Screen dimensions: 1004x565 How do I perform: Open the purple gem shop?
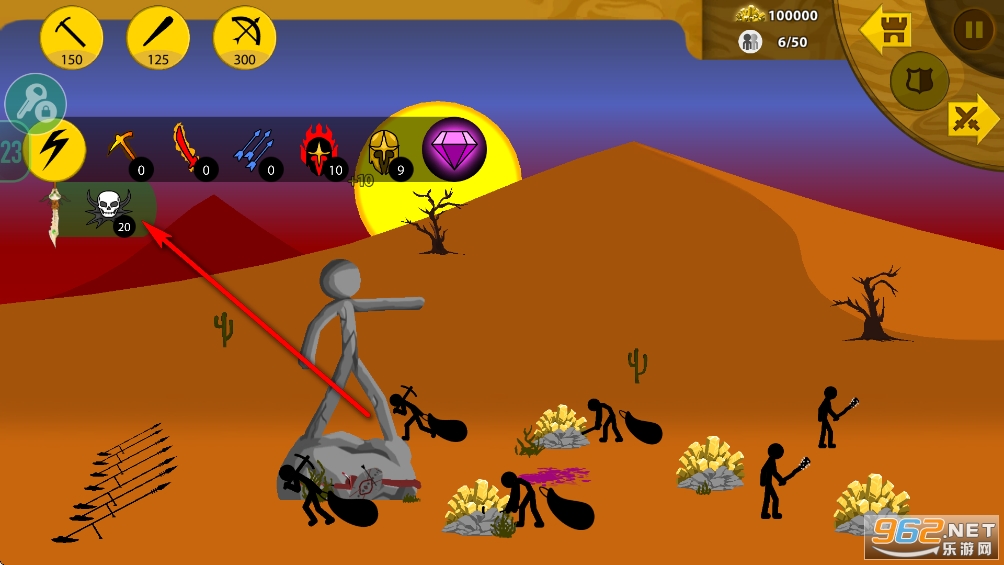click(x=454, y=149)
